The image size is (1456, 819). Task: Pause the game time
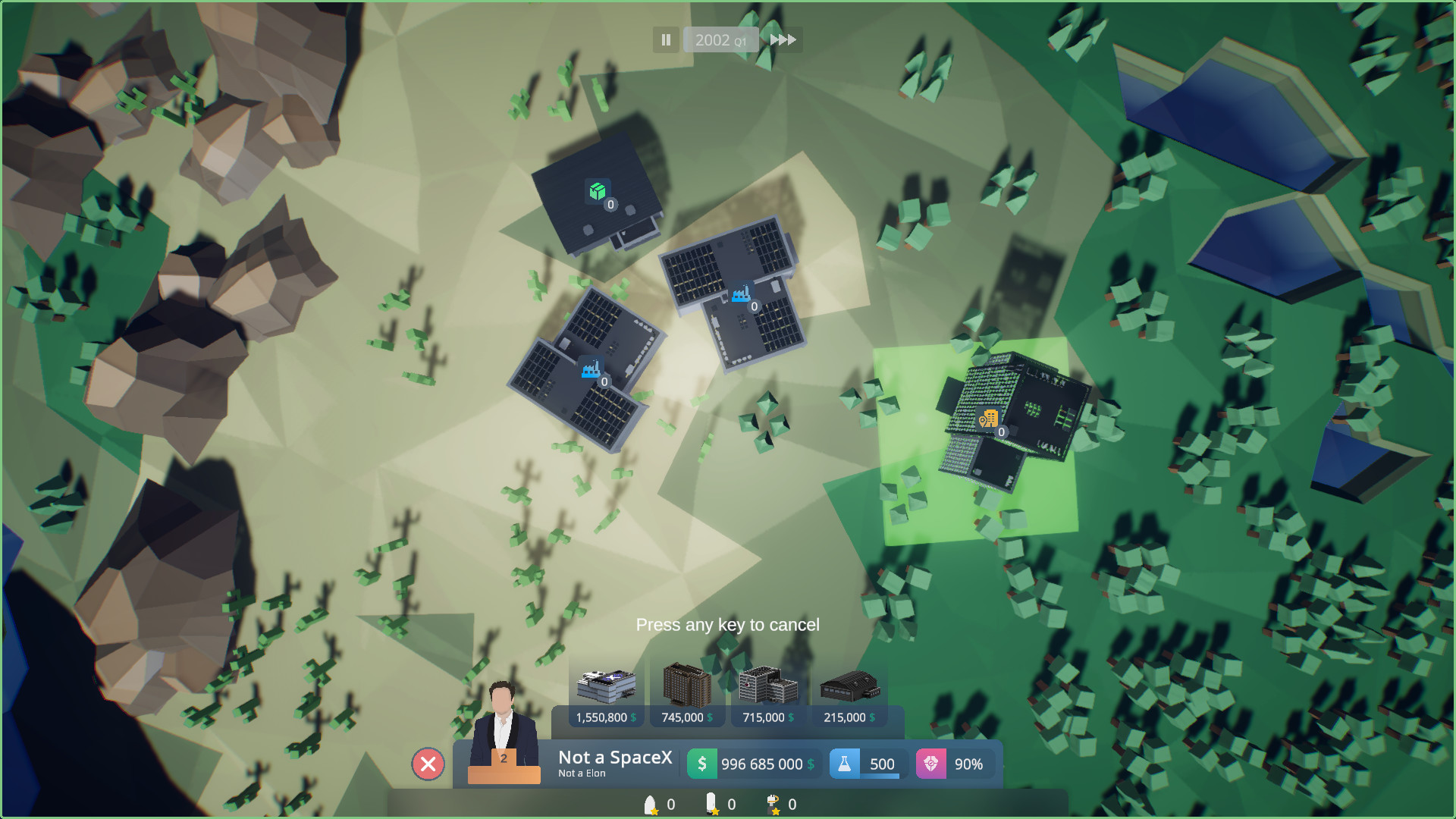click(666, 40)
